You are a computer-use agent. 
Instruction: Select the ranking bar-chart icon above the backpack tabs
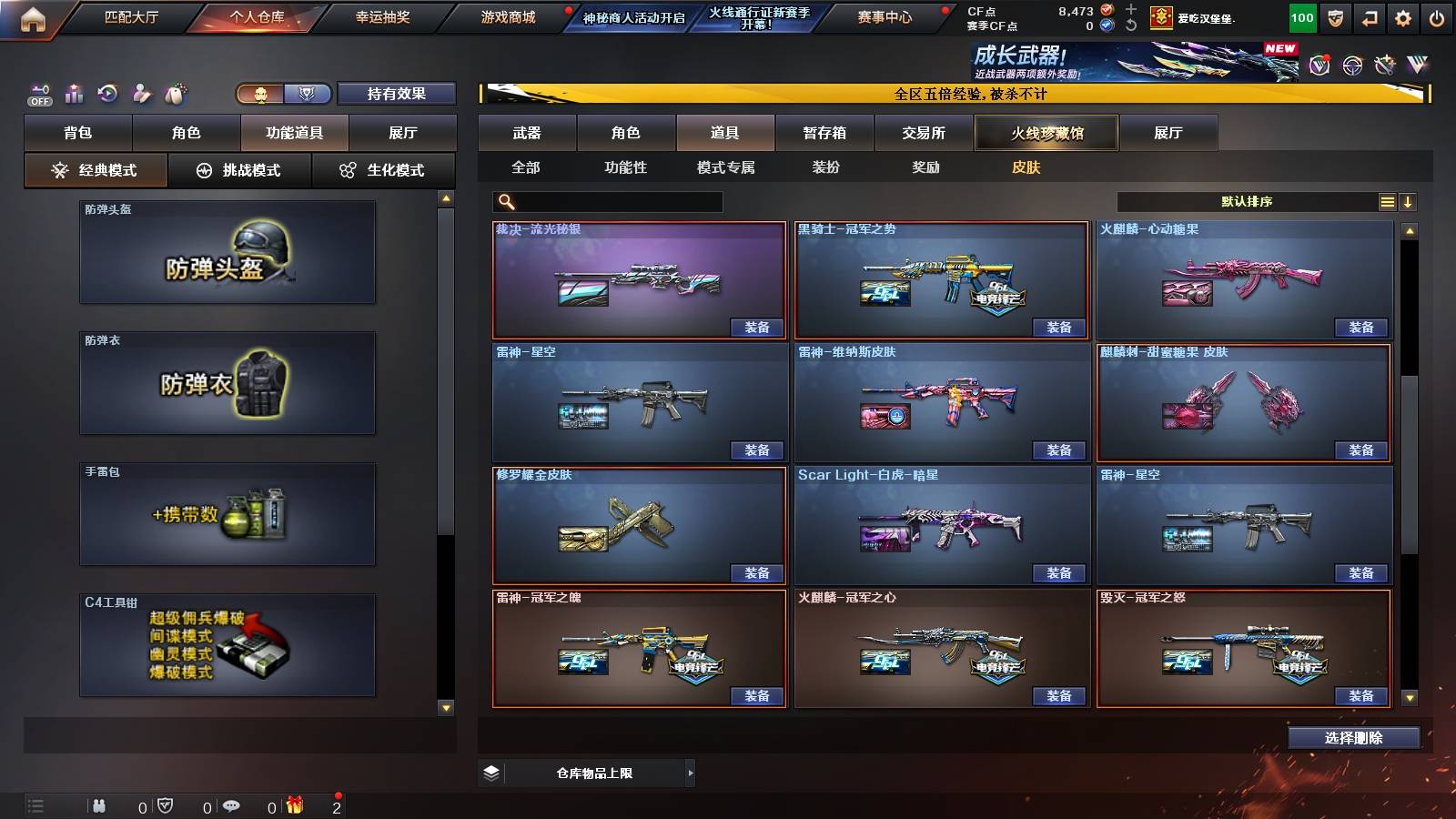coord(73,93)
